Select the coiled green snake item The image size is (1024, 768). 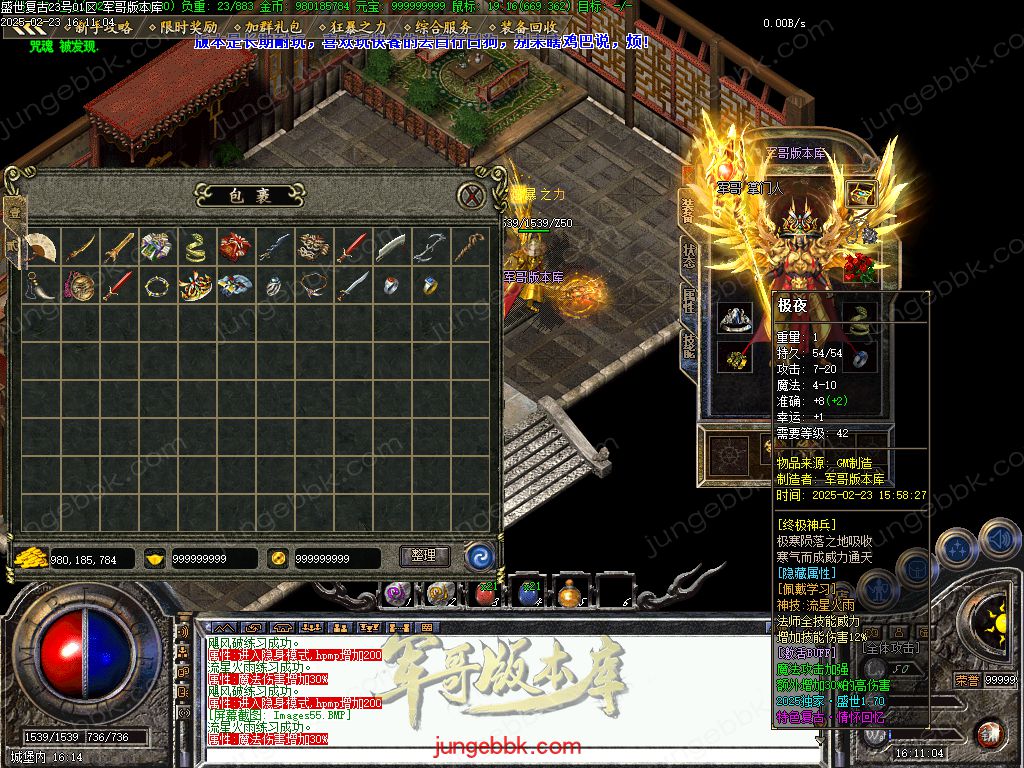[x=196, y=246]
